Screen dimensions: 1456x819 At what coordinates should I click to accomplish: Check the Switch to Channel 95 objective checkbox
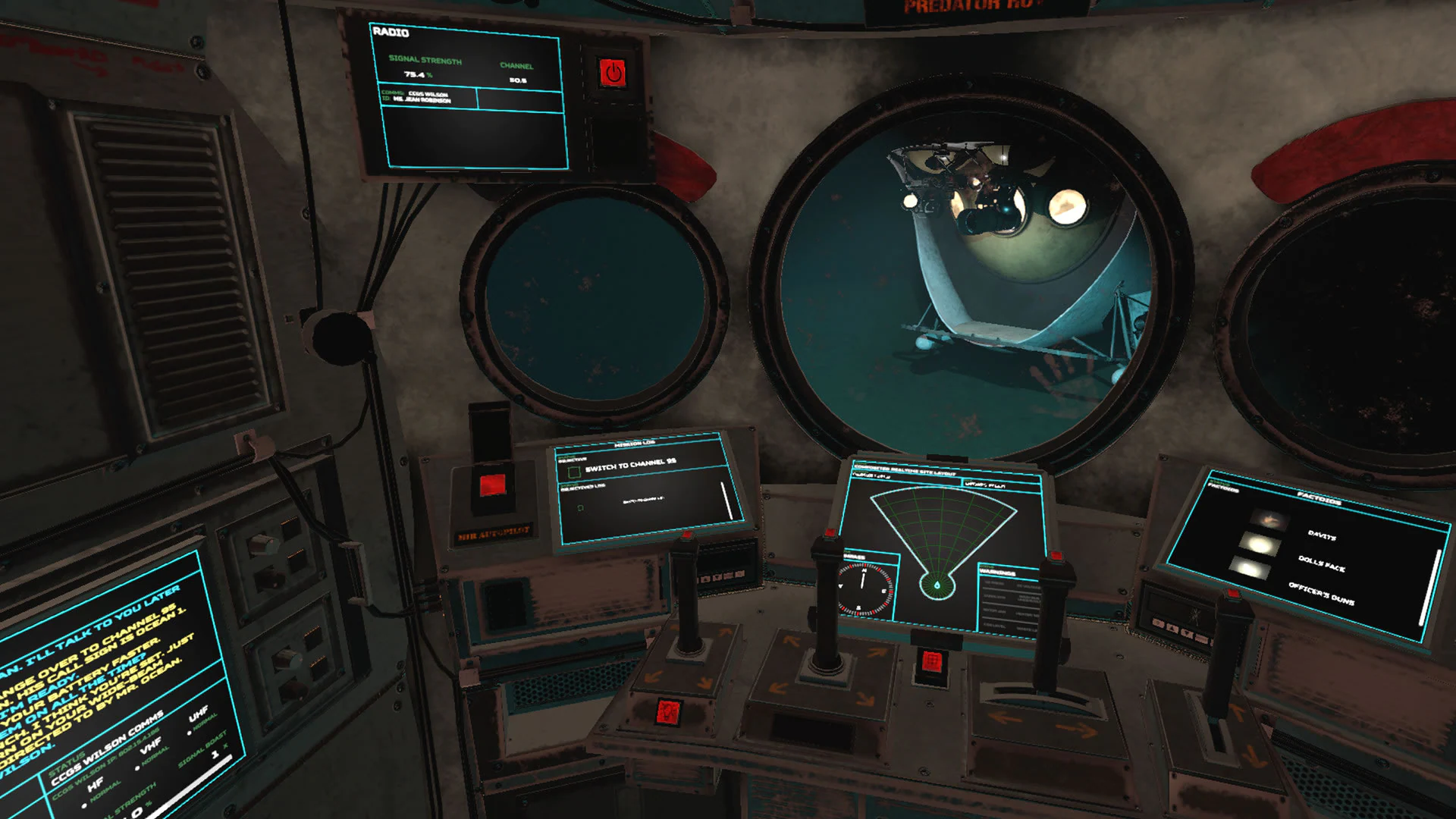(x=574, y=472)
